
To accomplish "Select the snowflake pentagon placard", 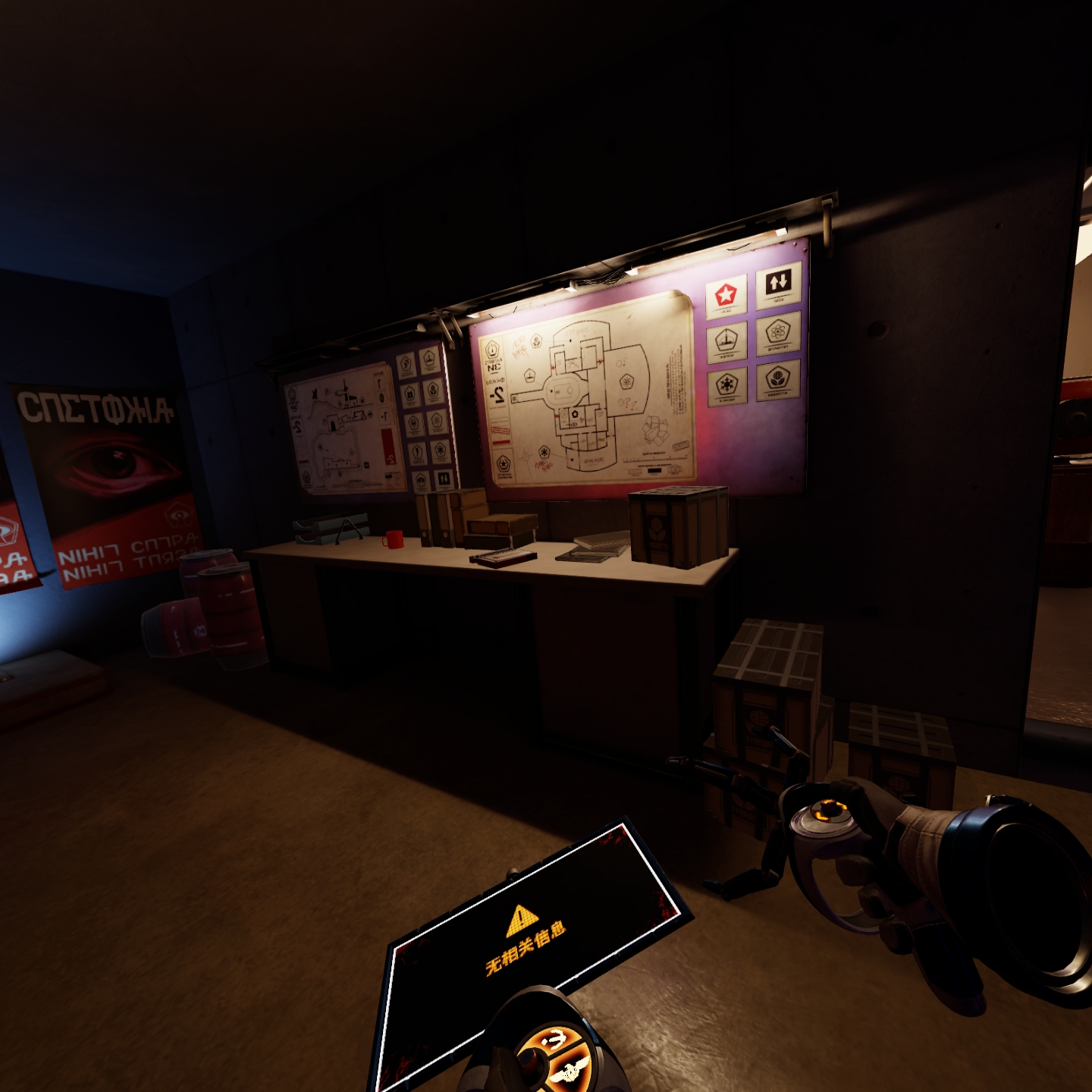I will [727, 384].
